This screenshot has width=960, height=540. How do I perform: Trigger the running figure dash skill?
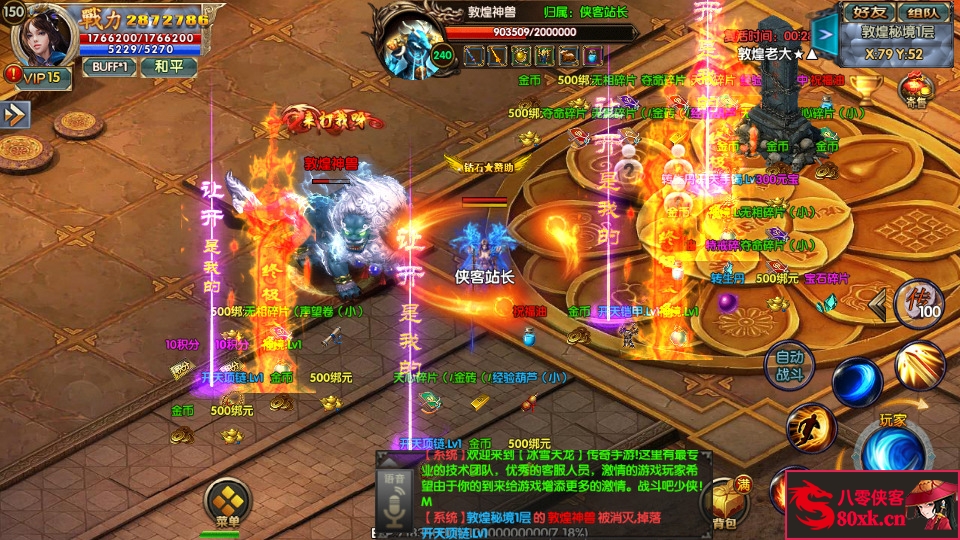809,427
